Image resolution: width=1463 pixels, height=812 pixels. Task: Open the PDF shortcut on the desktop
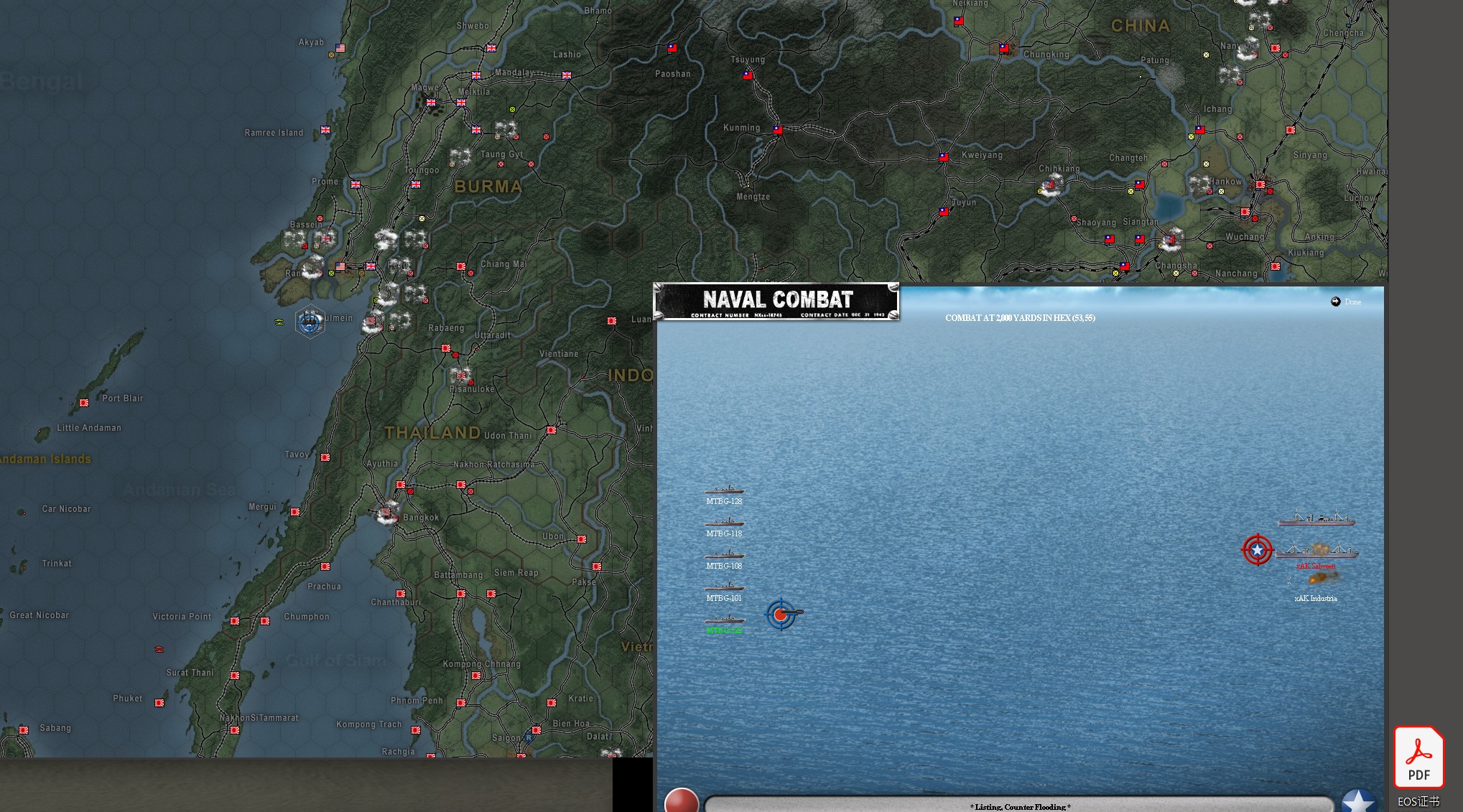pos(1418,757)
